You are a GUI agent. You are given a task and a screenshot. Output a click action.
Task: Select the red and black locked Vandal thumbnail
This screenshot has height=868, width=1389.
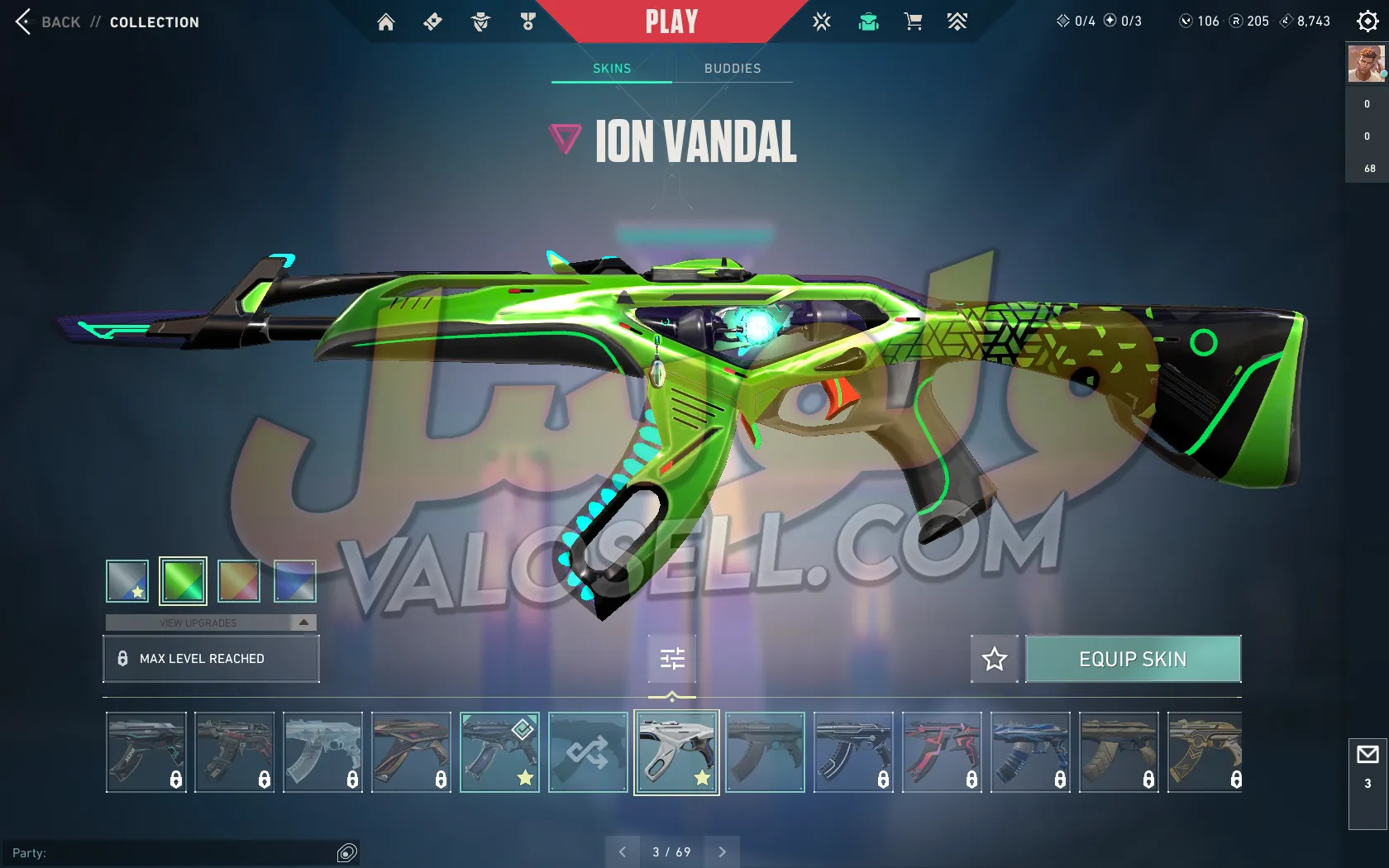[x=942, y=752]
